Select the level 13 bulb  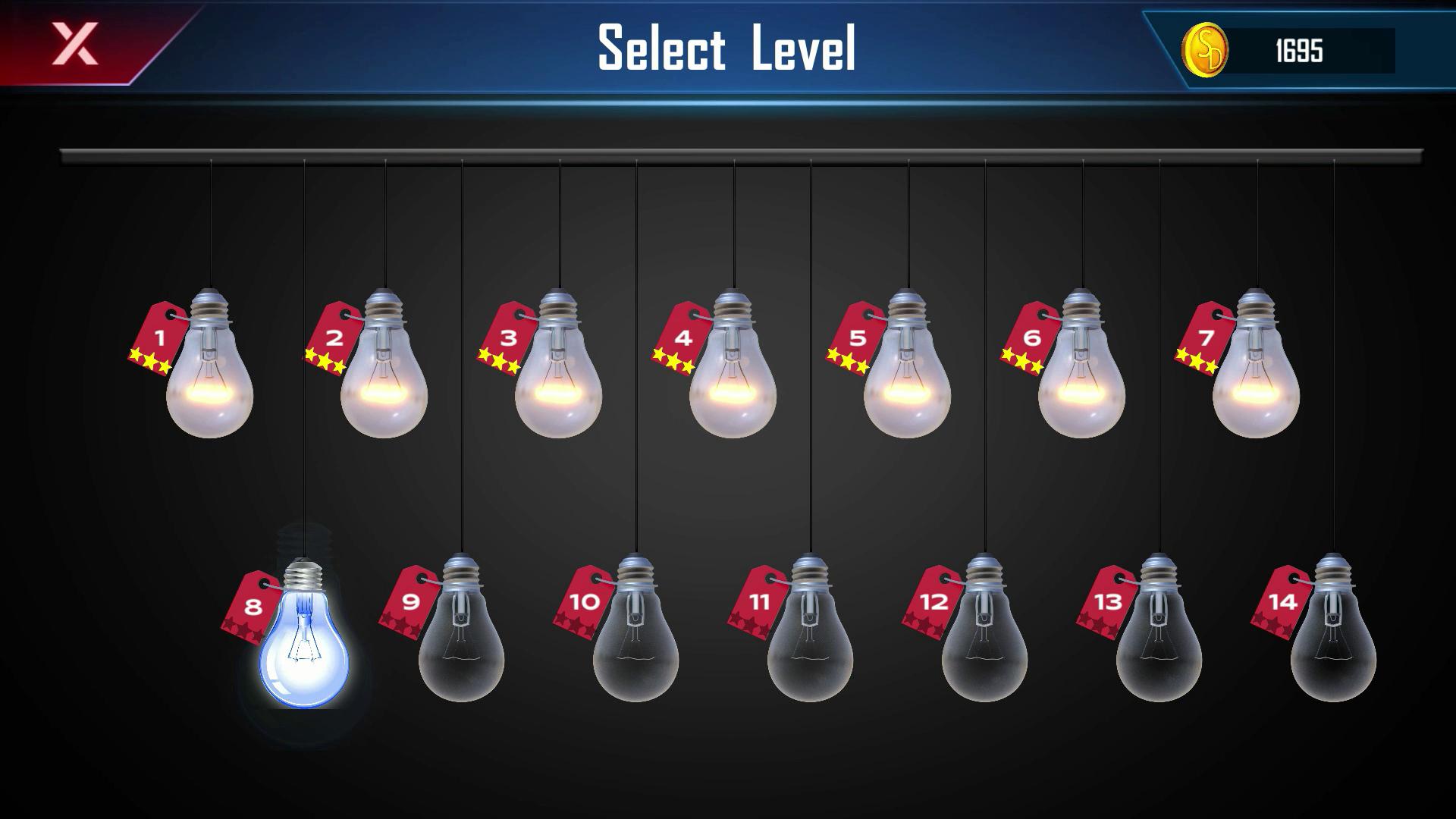pyautogui.click(x=1159, y=643)
